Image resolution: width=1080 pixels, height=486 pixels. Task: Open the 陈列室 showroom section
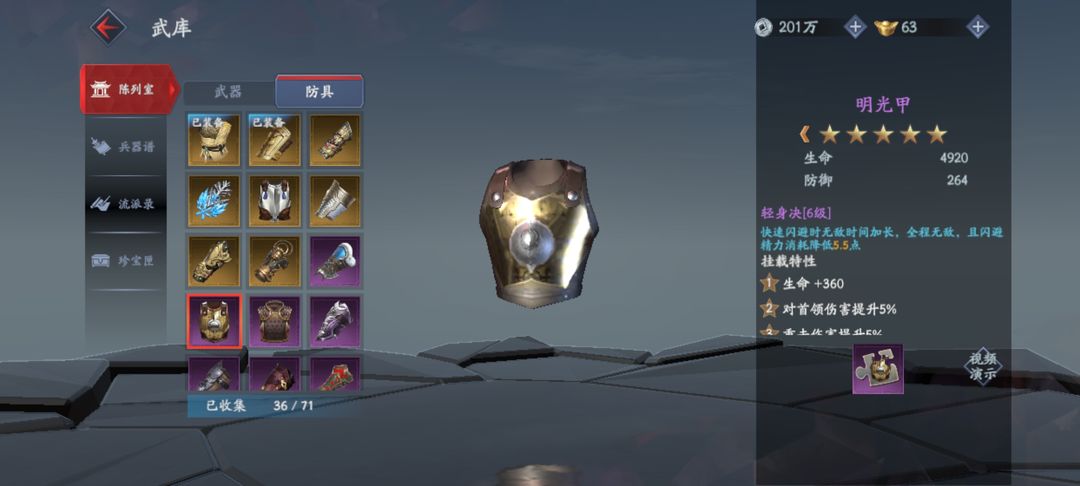(128, 89)
